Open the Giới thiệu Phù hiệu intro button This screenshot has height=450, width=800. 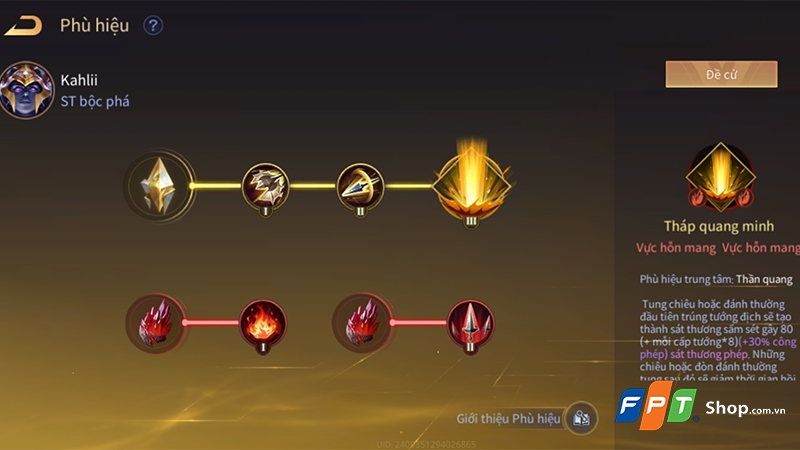point(581,418)
